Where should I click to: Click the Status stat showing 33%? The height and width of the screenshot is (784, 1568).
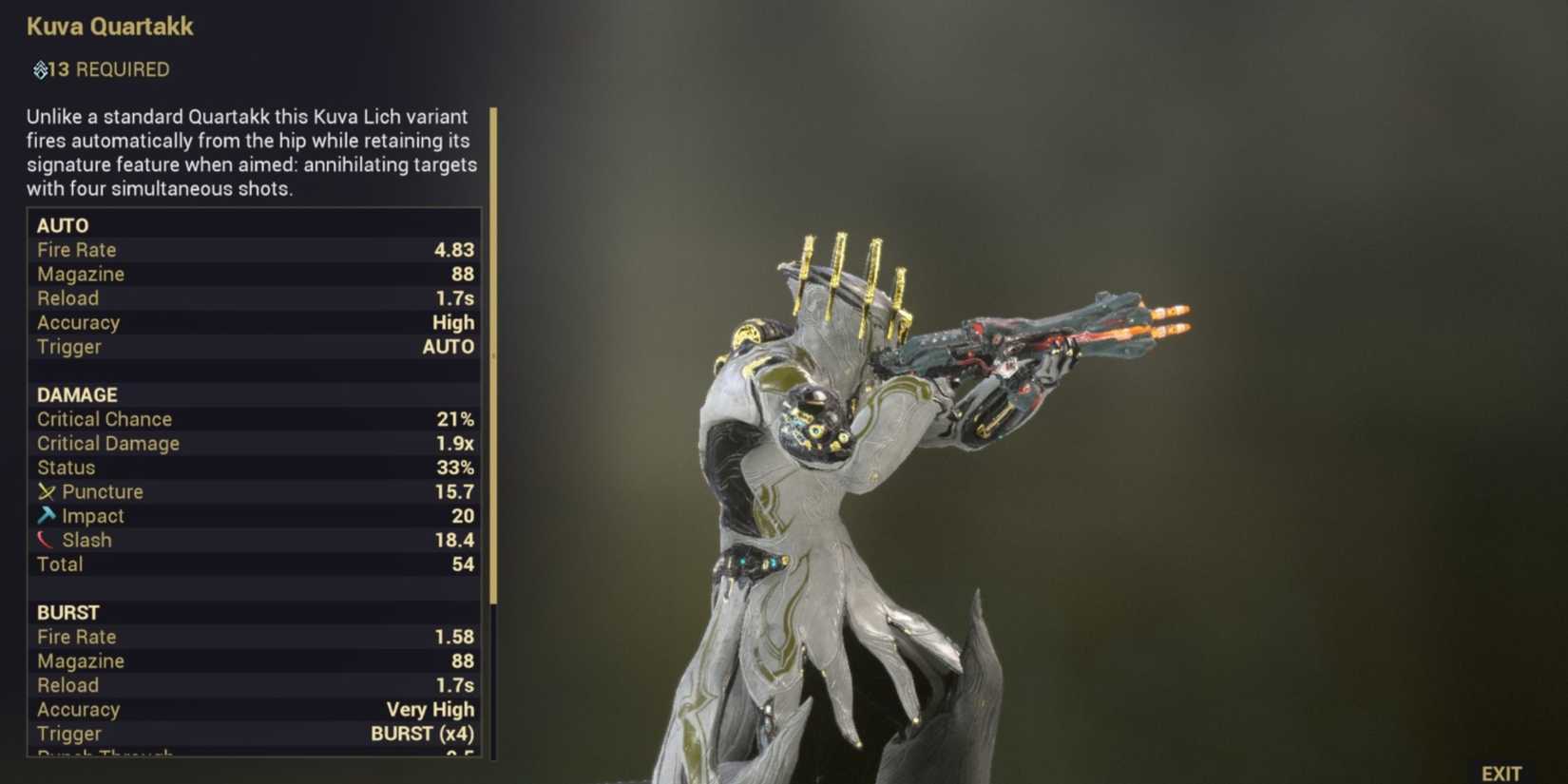tap(252, 468)
